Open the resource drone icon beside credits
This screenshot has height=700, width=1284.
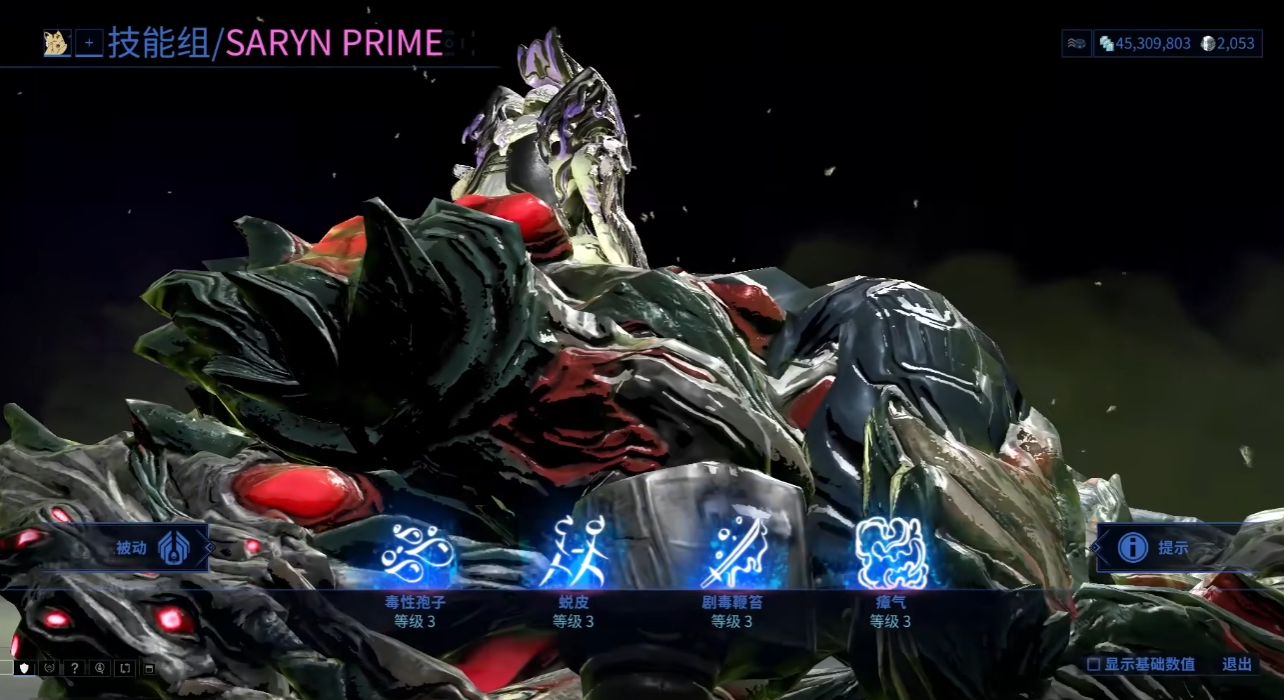[1076, 43]
